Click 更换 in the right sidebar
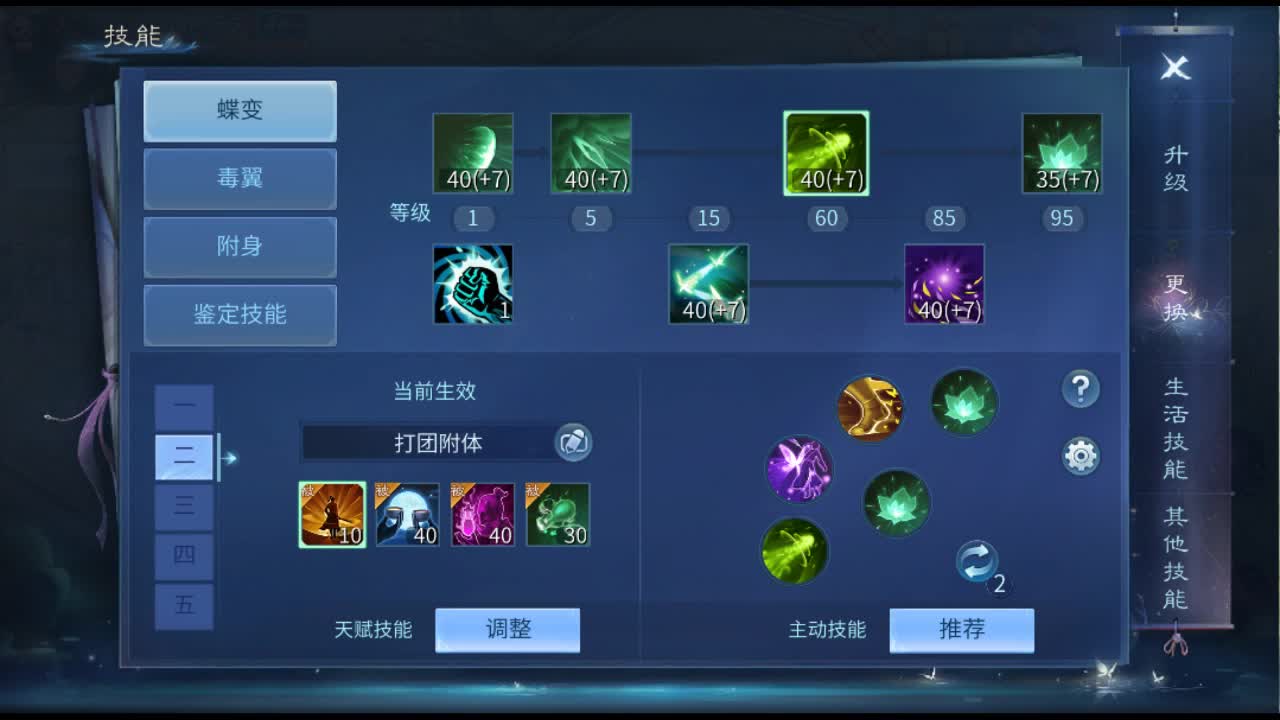 coord(1176,290)
